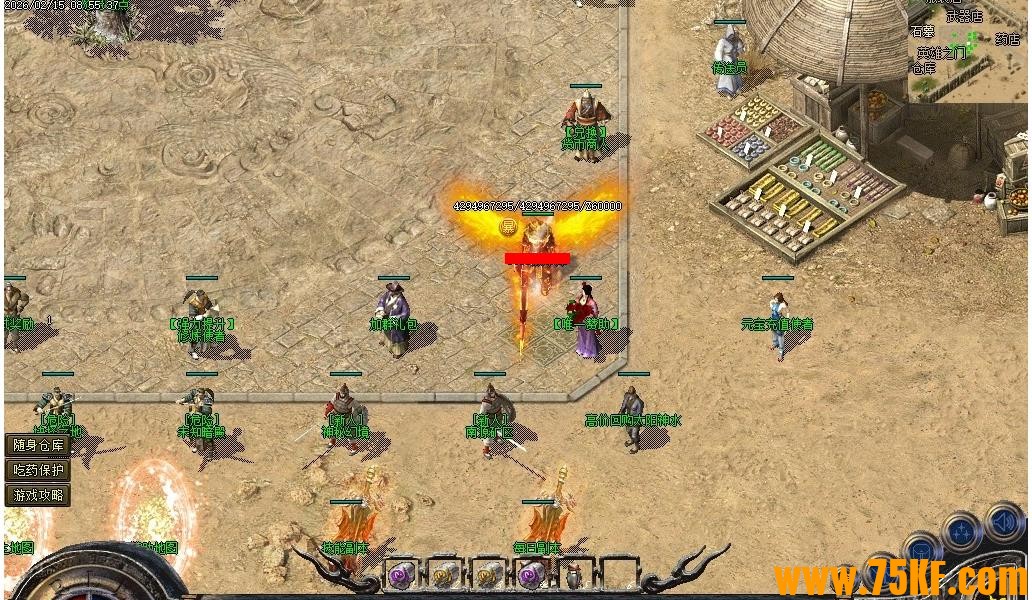Open the 游戏攻略 game guide
This screenshot has height=600, width=1032.
point(38,494)
